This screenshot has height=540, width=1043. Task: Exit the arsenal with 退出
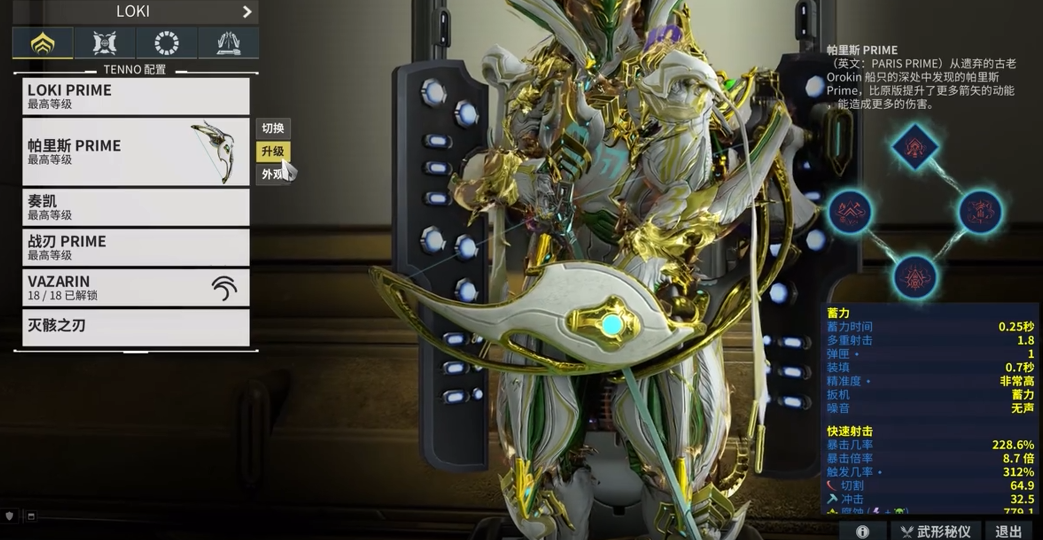[x=1009, y=531]
